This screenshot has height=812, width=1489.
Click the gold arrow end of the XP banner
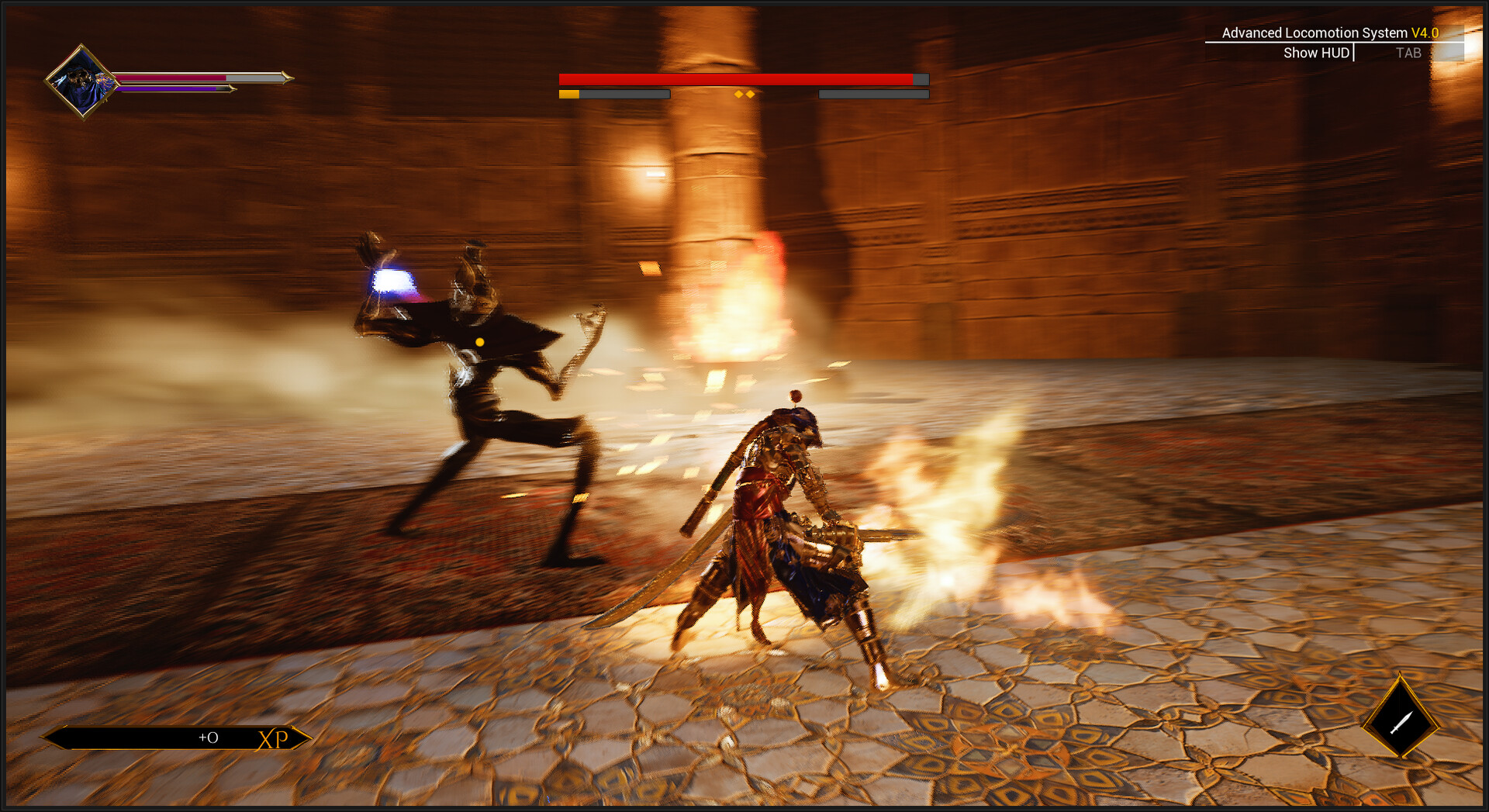tap(309, 738)
